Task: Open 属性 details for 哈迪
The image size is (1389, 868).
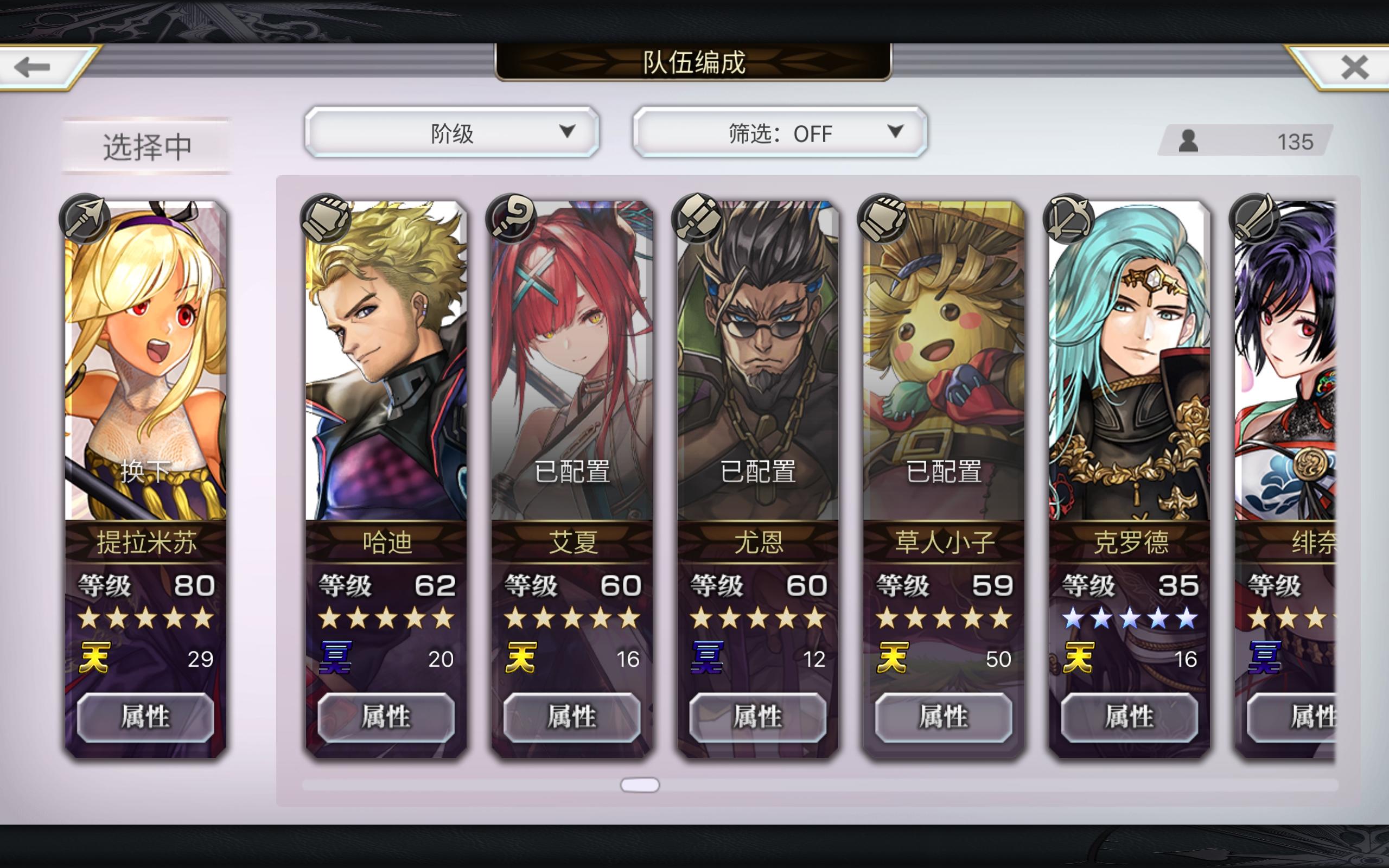Action: click(x=386, y=718)
